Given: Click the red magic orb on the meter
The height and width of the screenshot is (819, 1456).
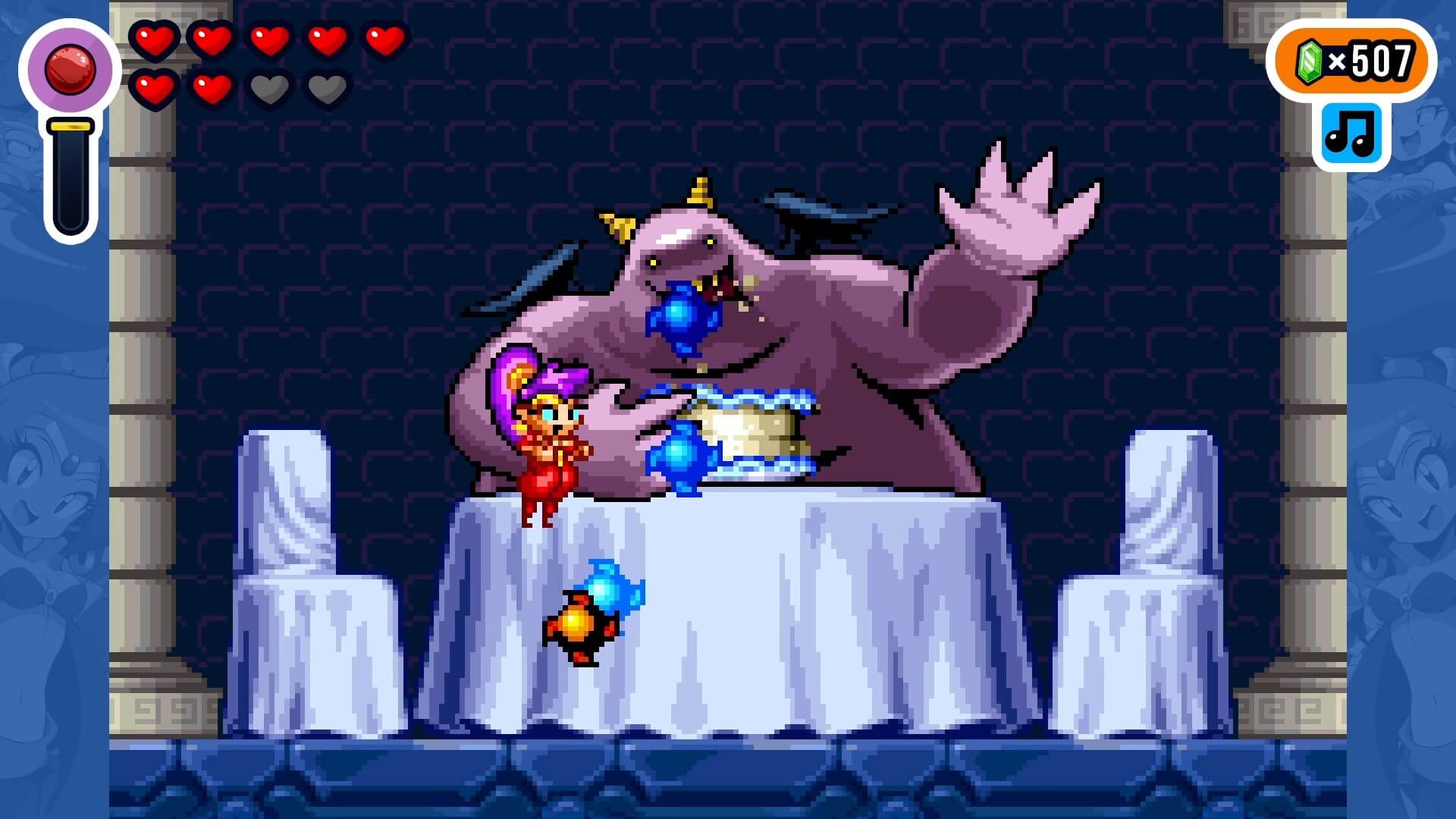Looking at the screenshot, I should coord(70,68).
